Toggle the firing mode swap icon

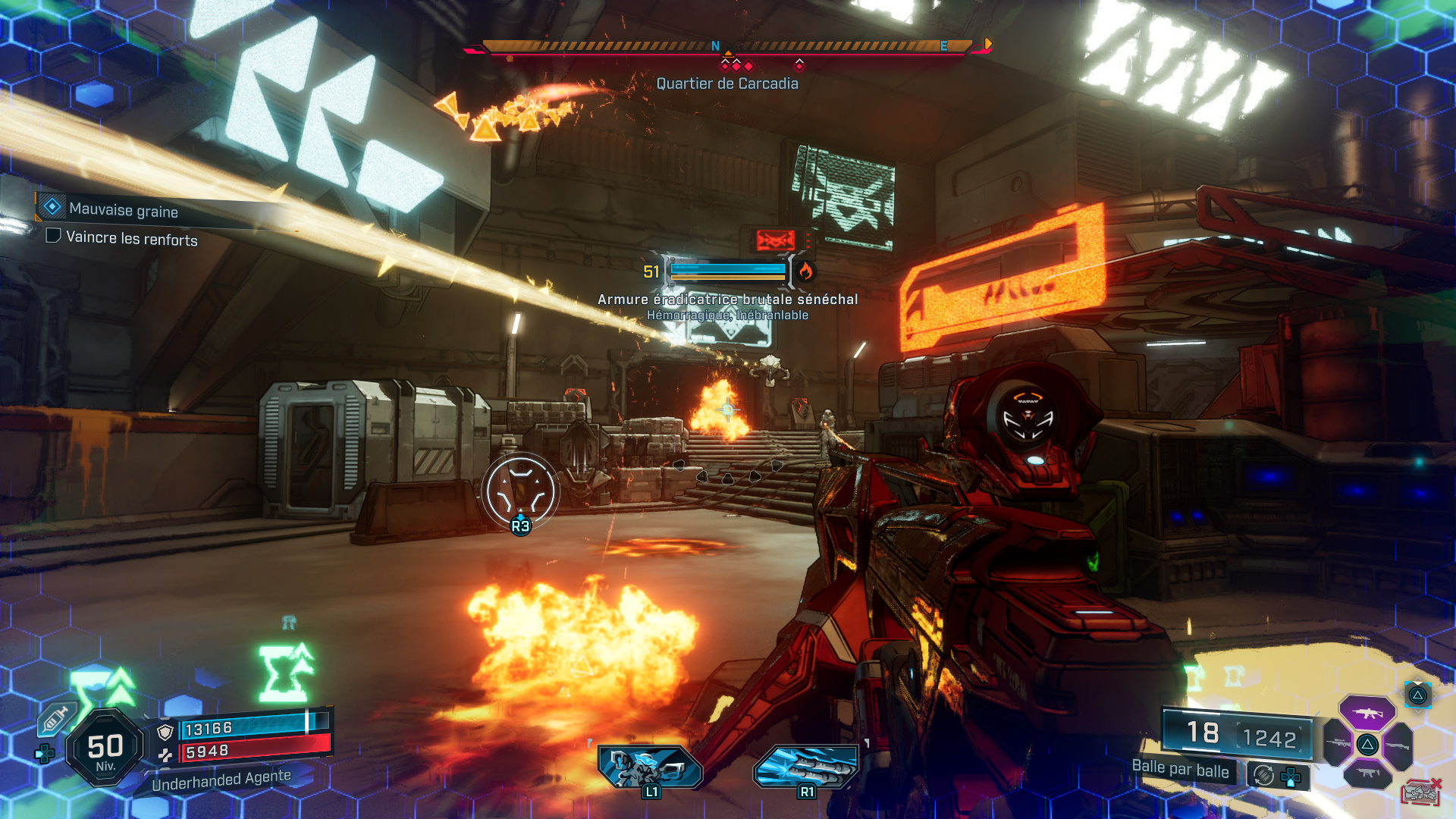[1263, 775]
